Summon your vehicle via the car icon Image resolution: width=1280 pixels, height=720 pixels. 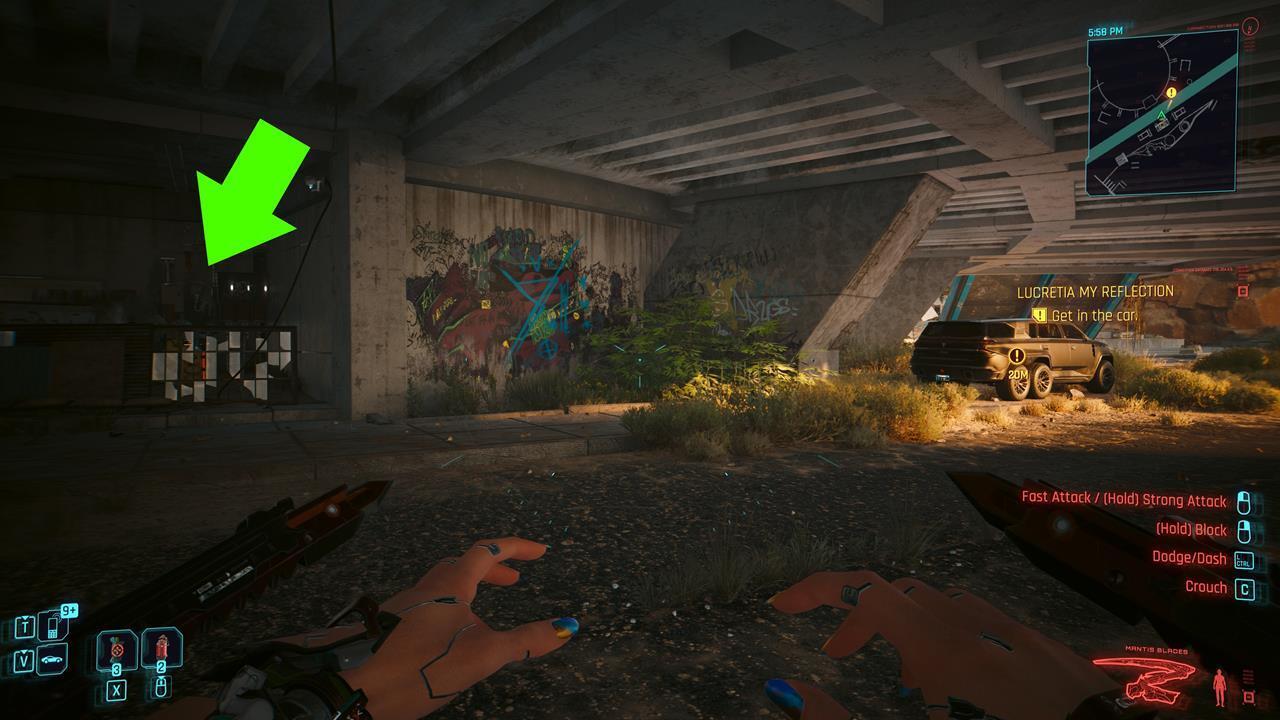point(51,657)
